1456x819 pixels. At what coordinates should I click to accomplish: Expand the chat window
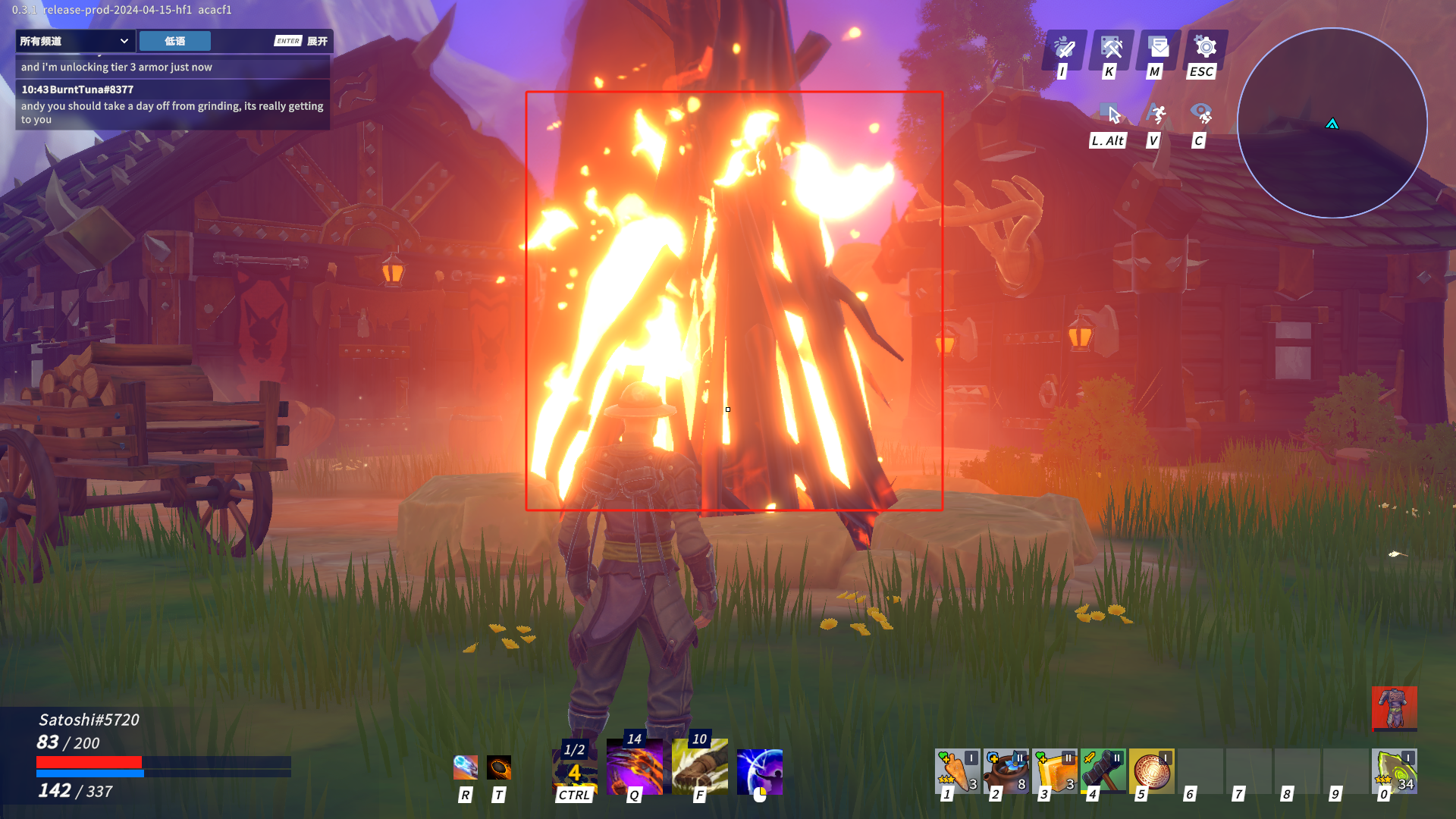click(x=302, y=41)
